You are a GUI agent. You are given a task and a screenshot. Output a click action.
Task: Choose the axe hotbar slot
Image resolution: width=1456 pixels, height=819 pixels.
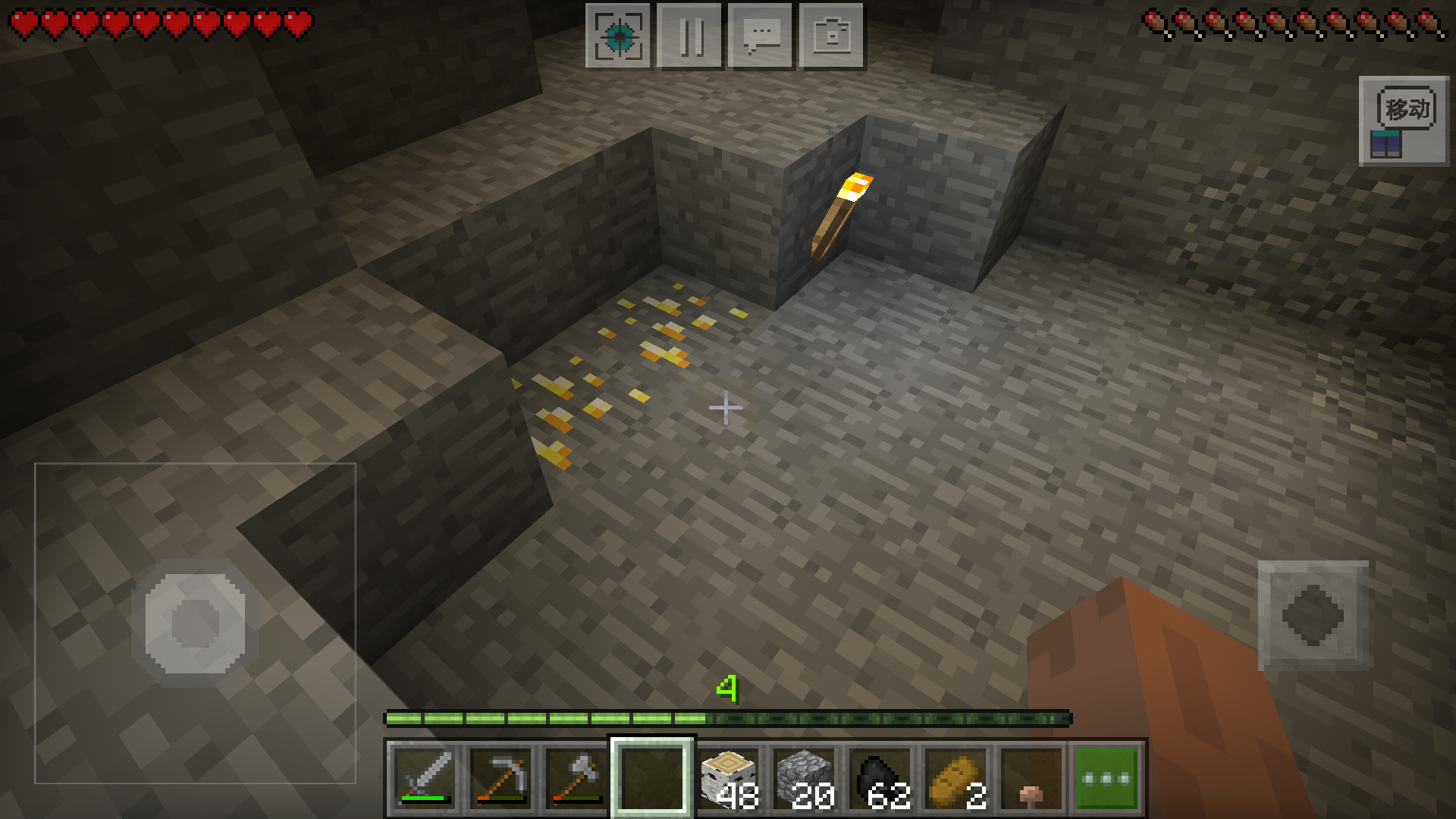point(576,778)
